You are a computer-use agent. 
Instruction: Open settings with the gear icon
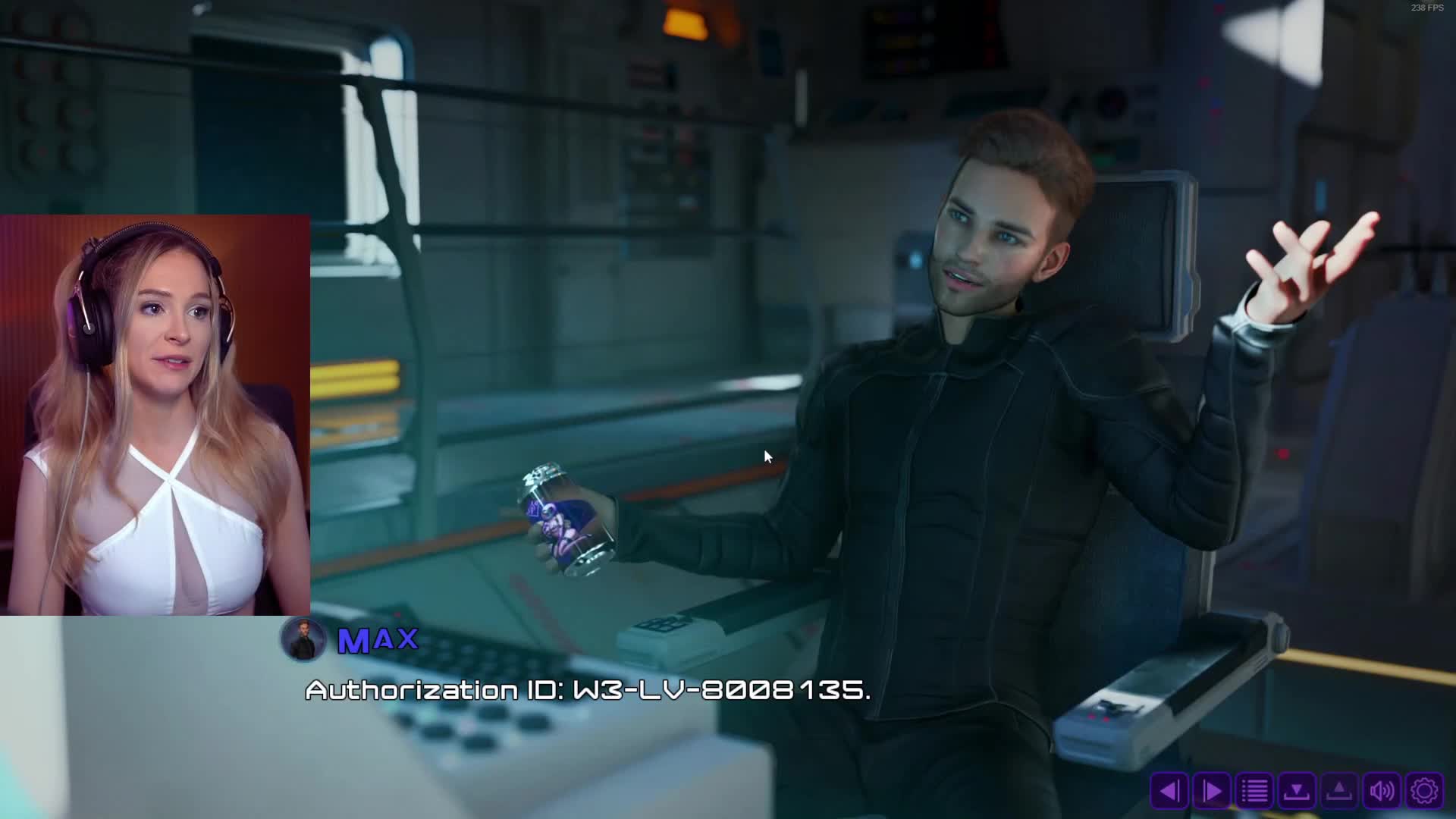(x=1424, y=791)
